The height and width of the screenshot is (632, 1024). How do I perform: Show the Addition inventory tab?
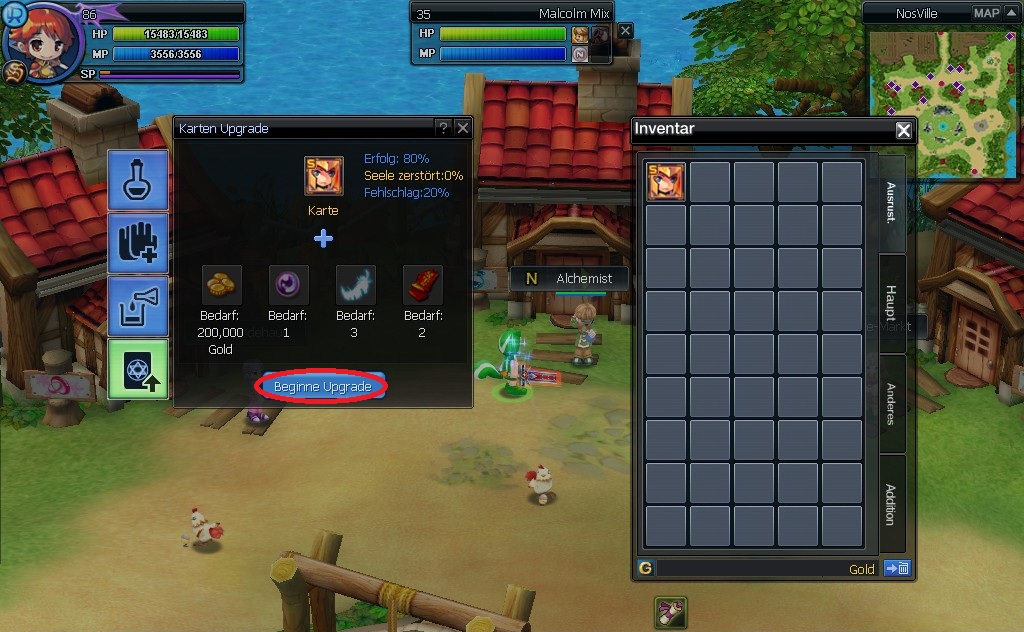click(892, 503)
